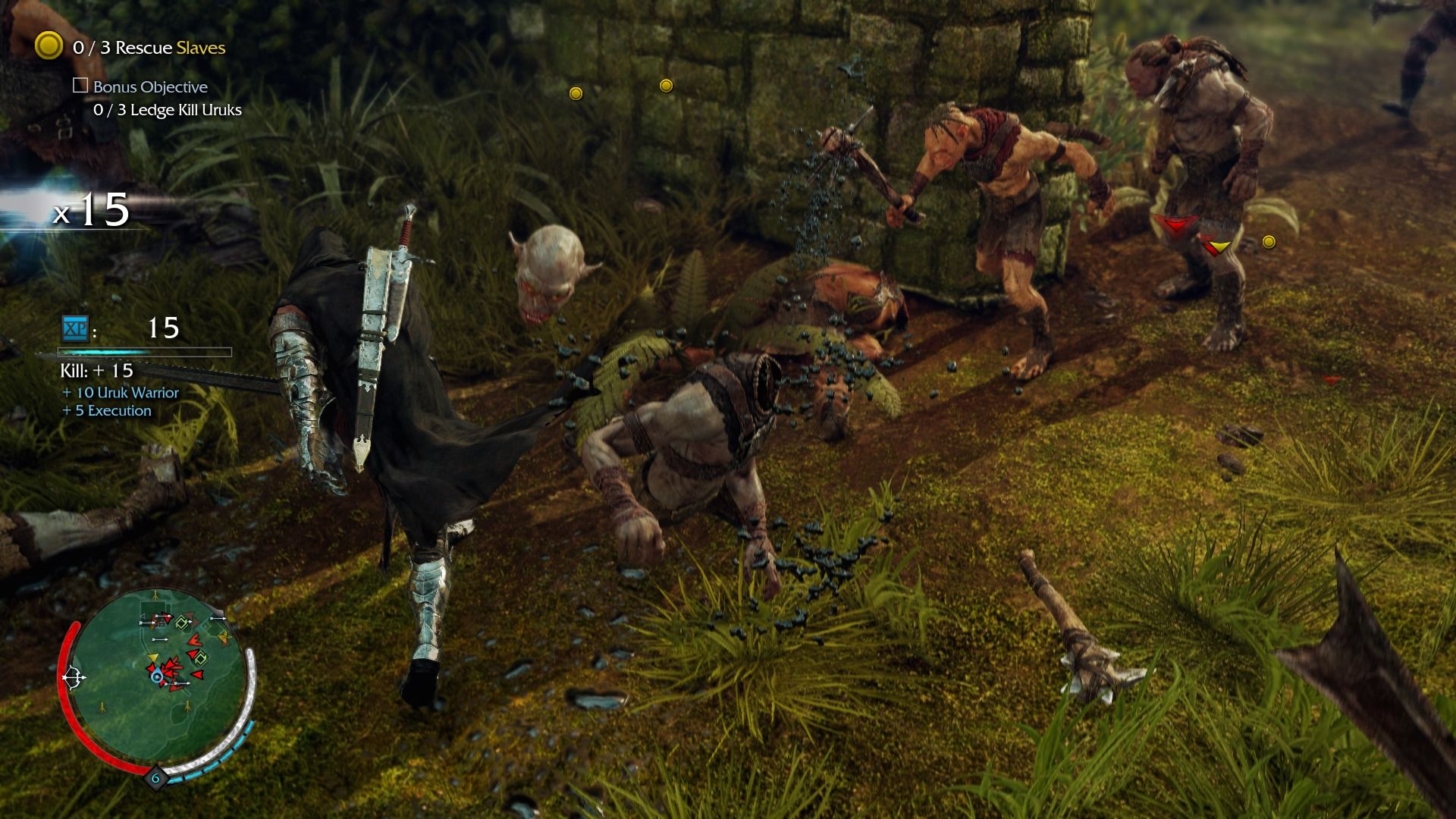Click the rune diamond below the minimap
Viewport: 1456px width, 819px height.
tap(155, 778)
